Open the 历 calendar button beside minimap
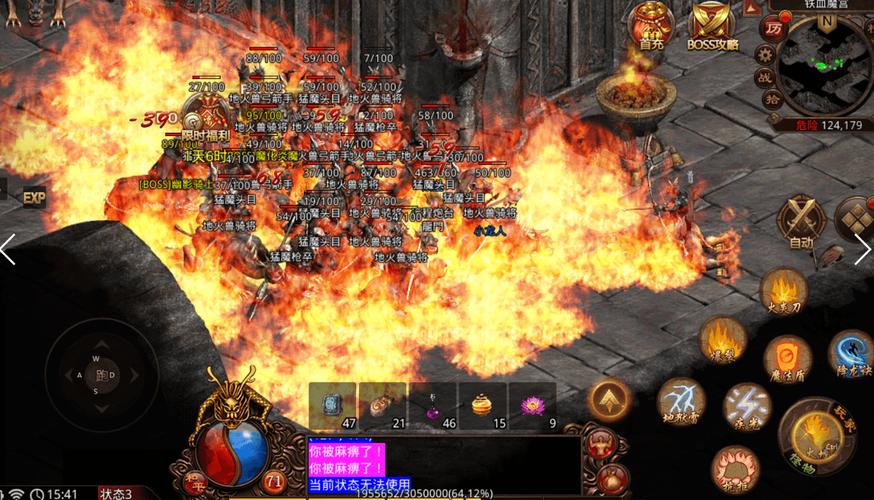Screen dimensions: 874x500 773,29
